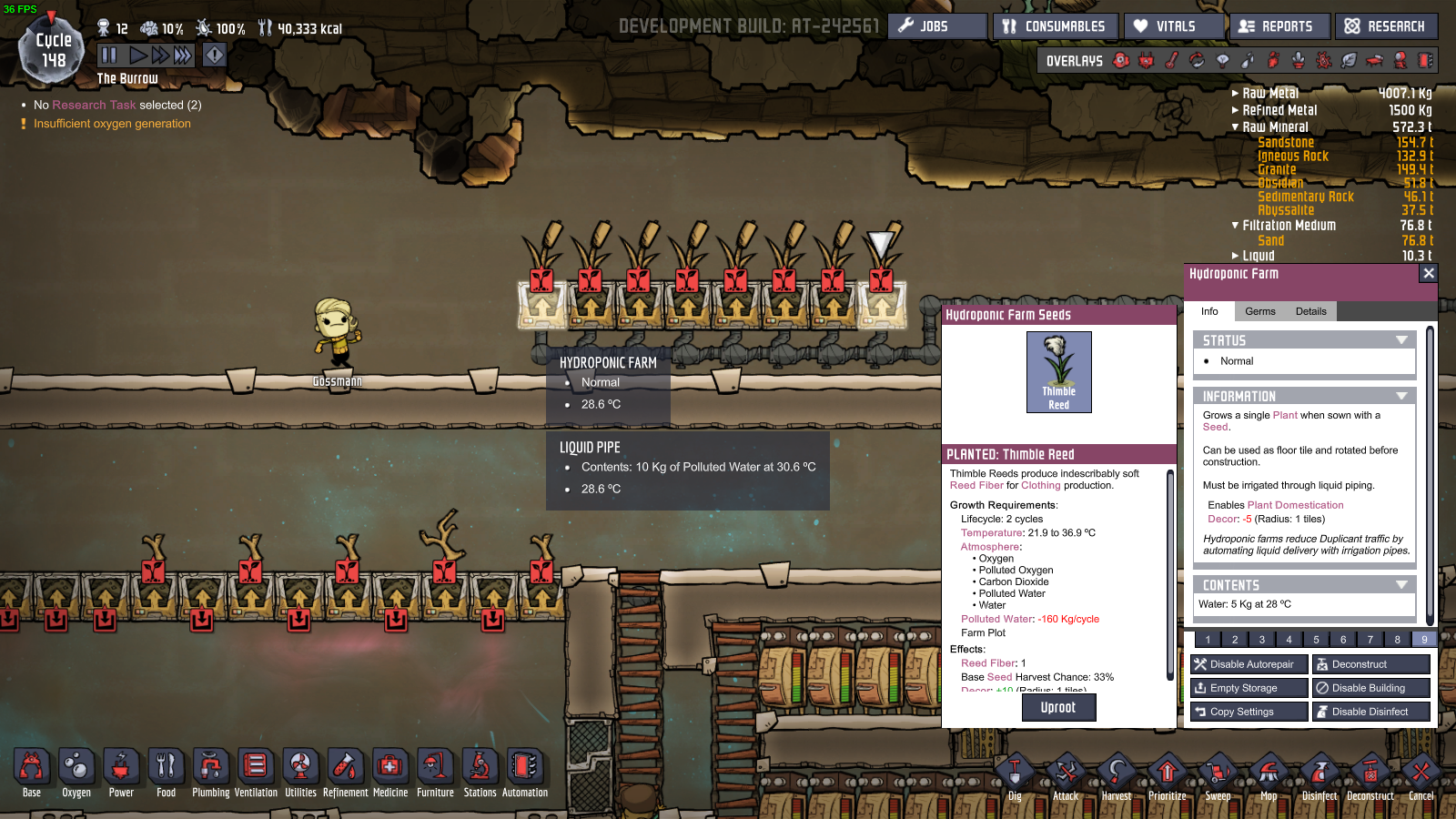Collapse the STATUS section
The height and width of the screenshot is (819, 1456).
[1402, 339]
